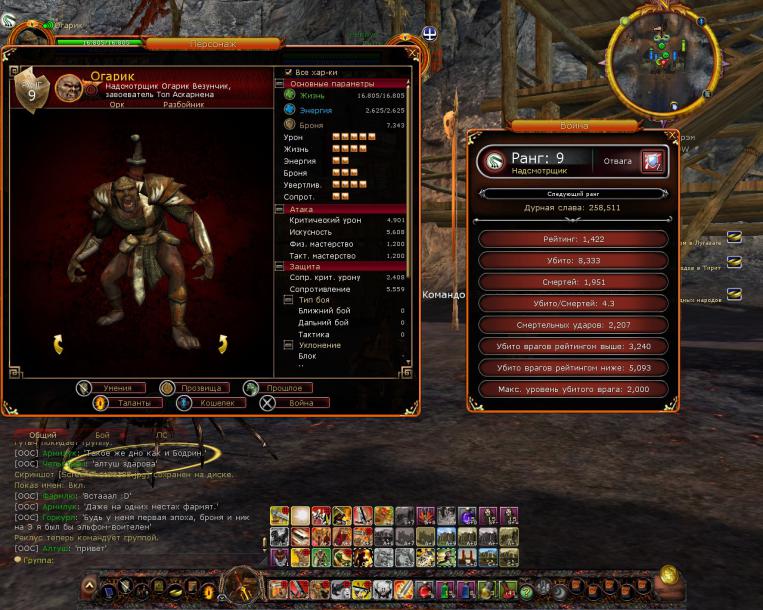Viewport: 763px width, 610px height.
Task: Collapse the Основные параметры section
Action: click(281, 84)
